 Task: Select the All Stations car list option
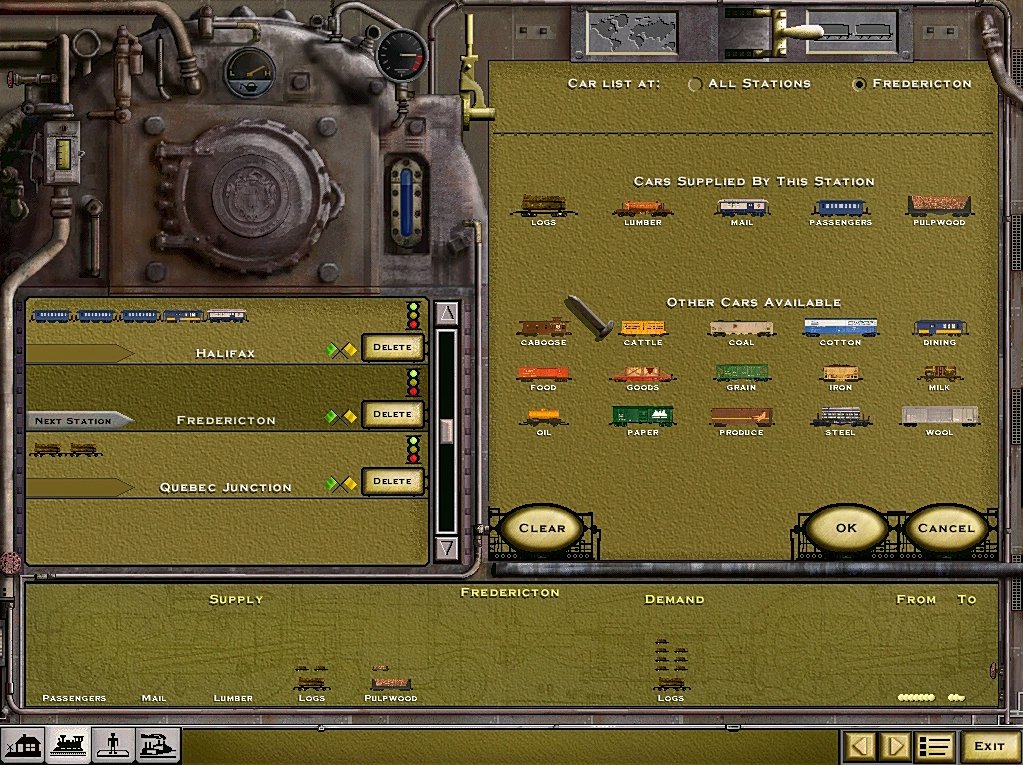click(695, 84)
